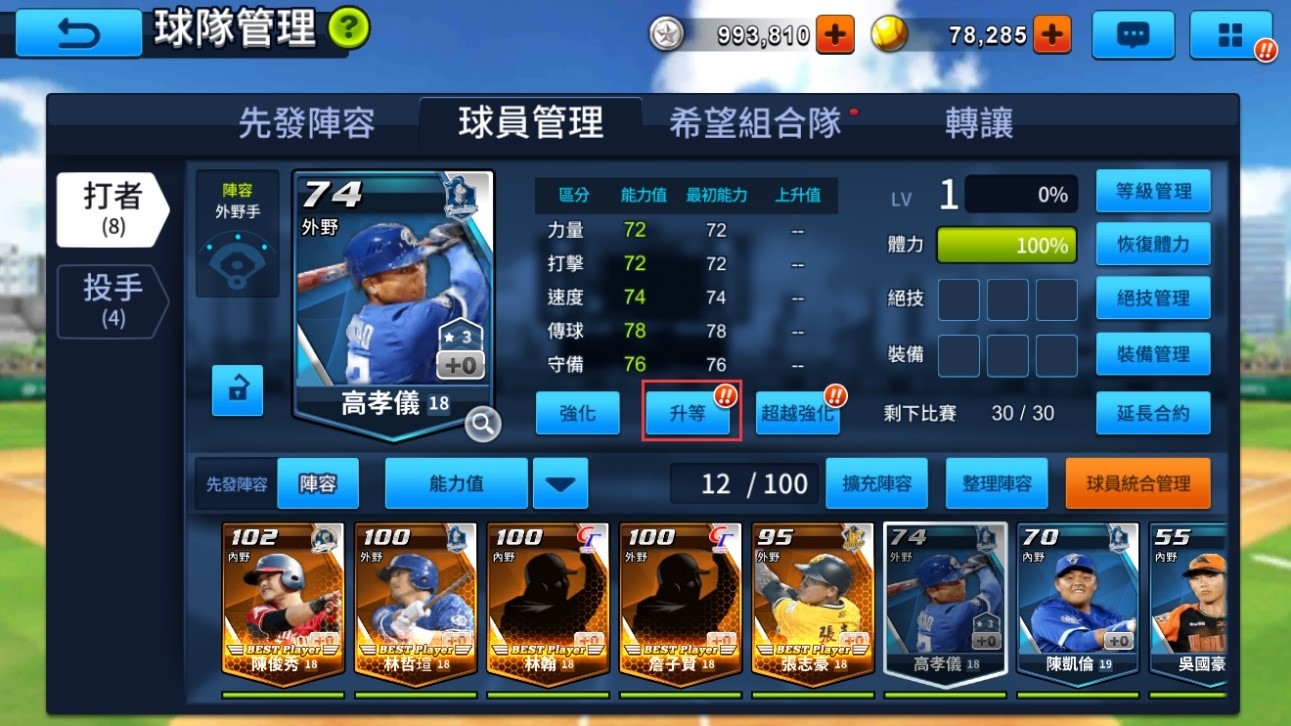Expand the blue arrow dropdown beside 能力值
The height and width of the screenshot is (726, 1291).
point(560,483)
